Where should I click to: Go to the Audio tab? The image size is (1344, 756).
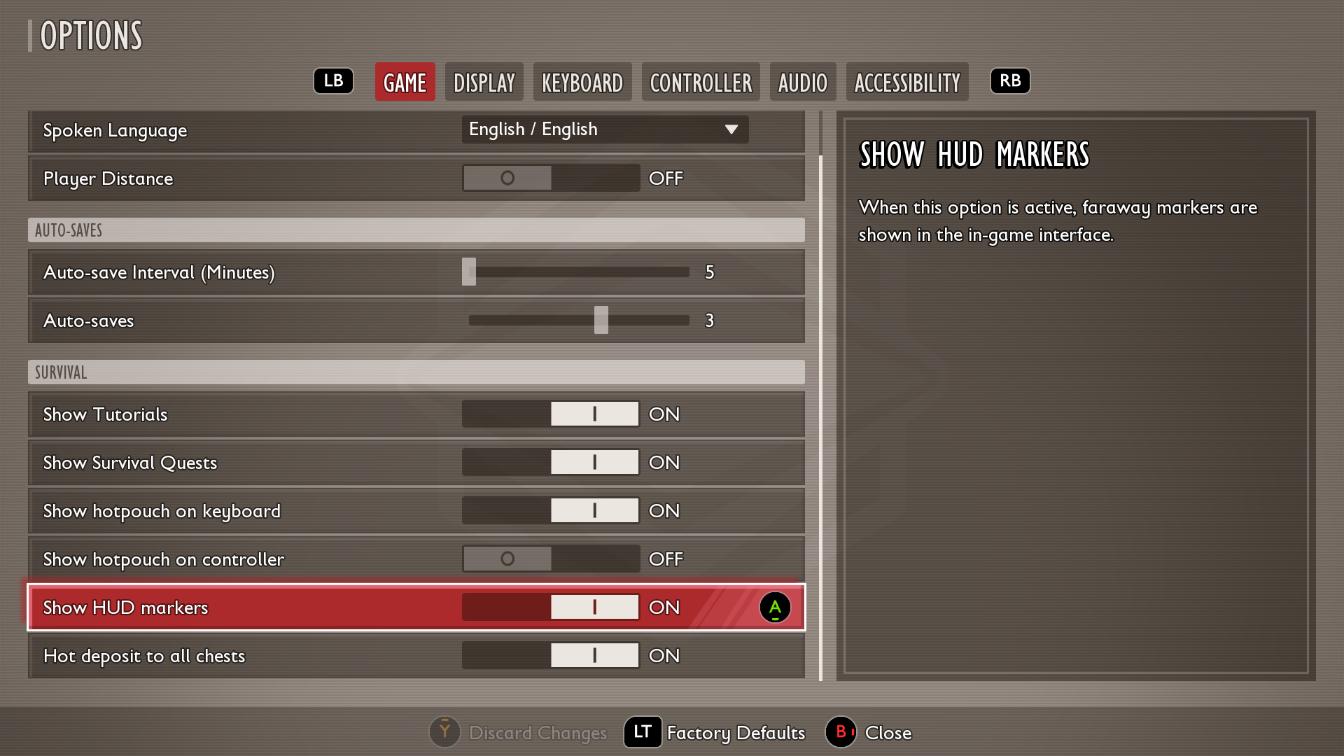click(802, 82)
